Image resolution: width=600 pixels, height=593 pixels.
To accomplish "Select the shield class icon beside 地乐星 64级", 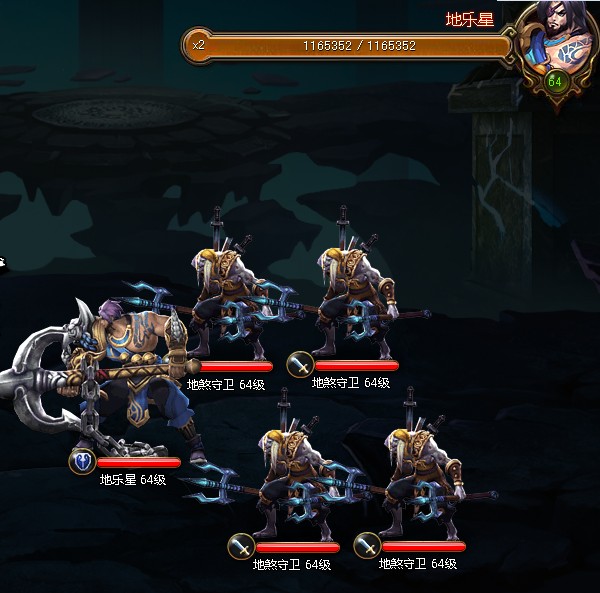I will [x=81, y=462].
